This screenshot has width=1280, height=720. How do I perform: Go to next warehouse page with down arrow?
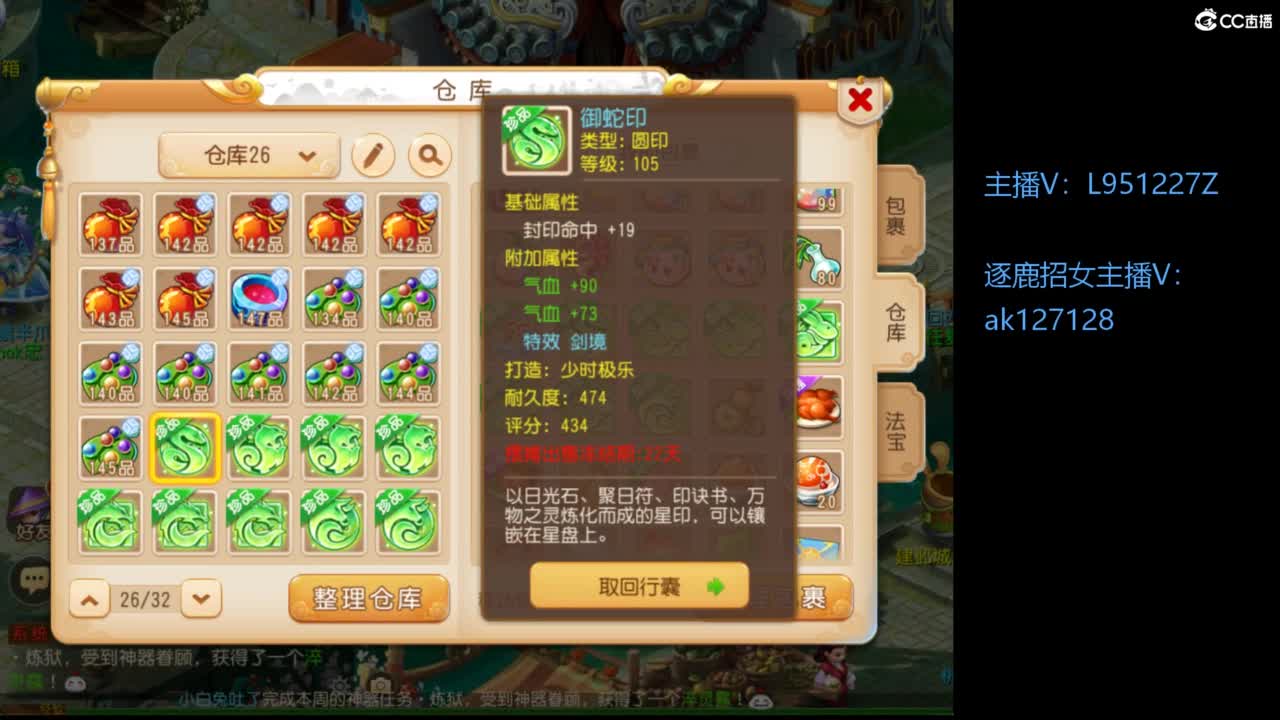[x=201, y=599]
